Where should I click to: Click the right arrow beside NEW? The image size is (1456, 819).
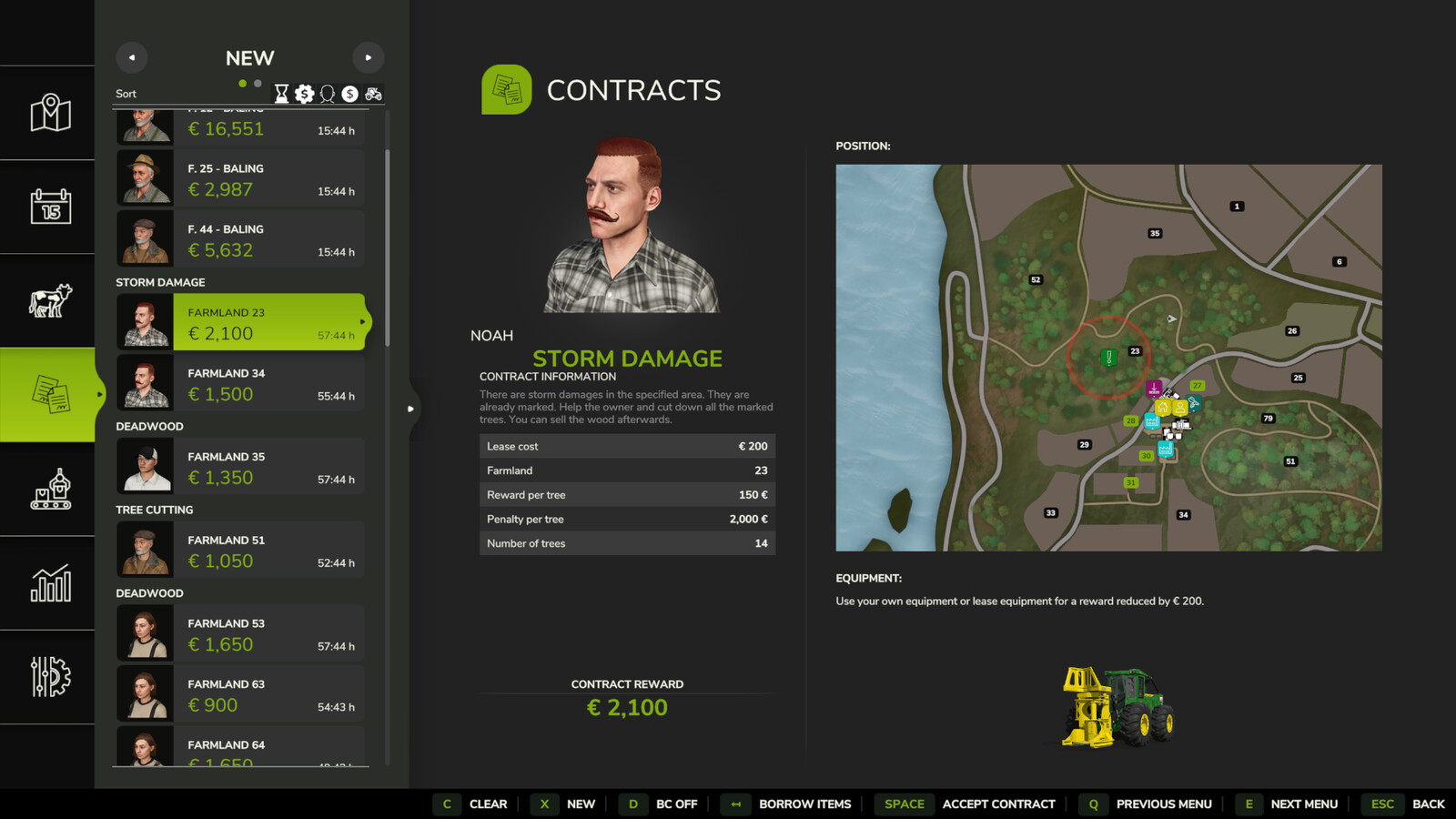[x=369, y=57]
